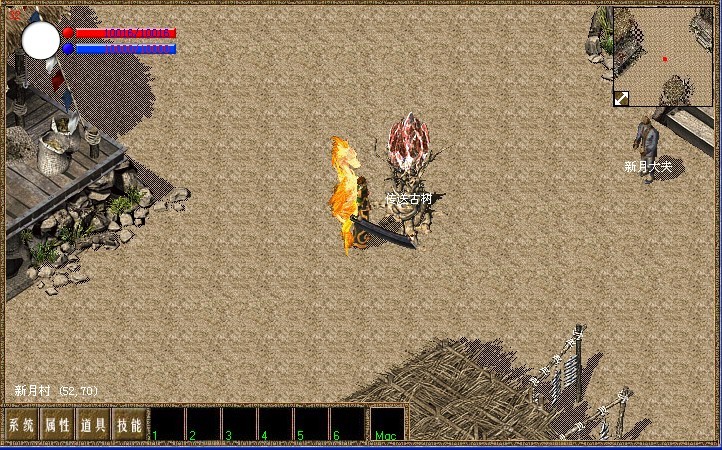Expand the minimap with the arrow button

pyautogui.click(x=621, y=98)
